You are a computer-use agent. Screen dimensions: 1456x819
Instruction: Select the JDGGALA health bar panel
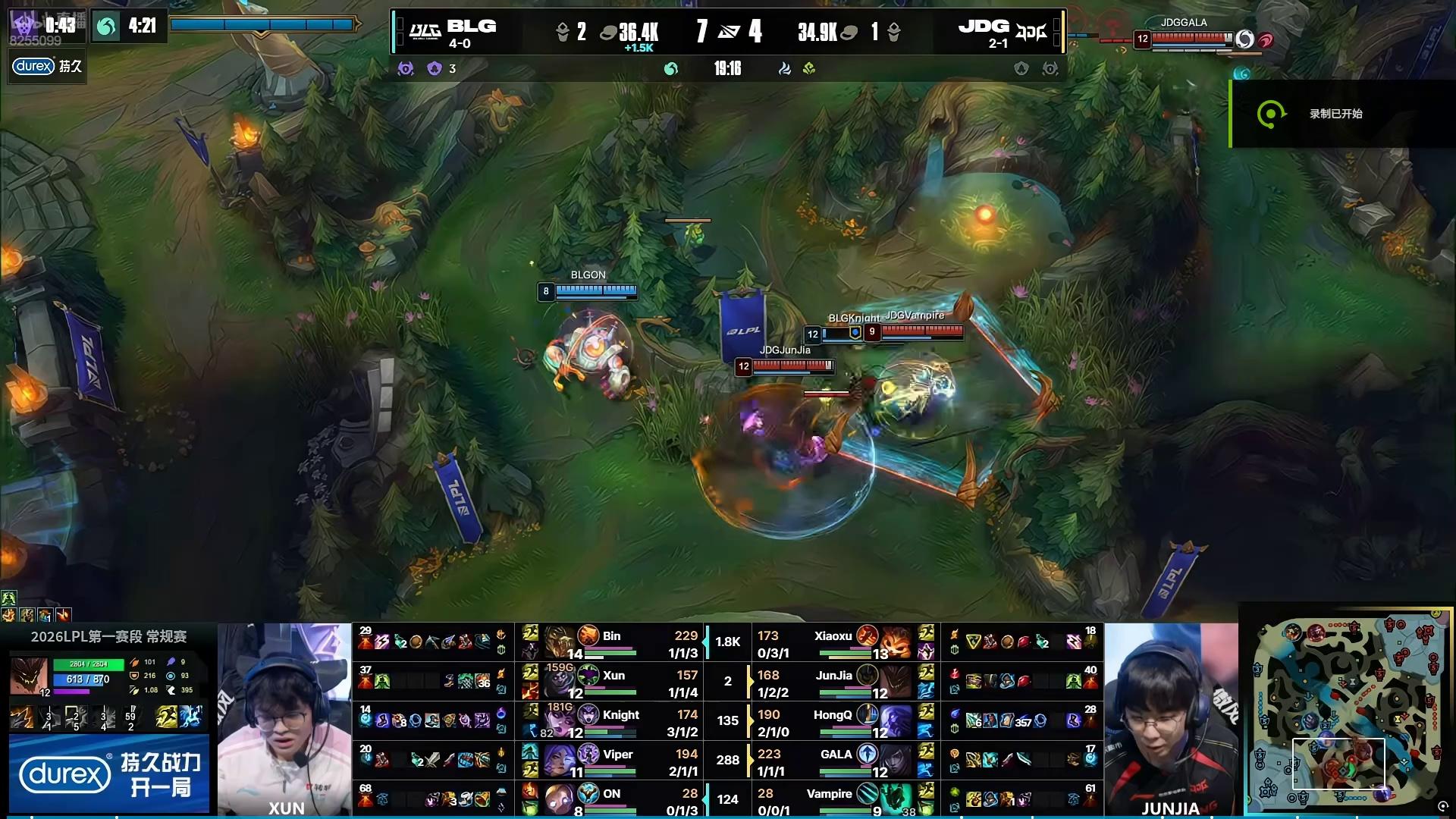[x=1194, y=36]
